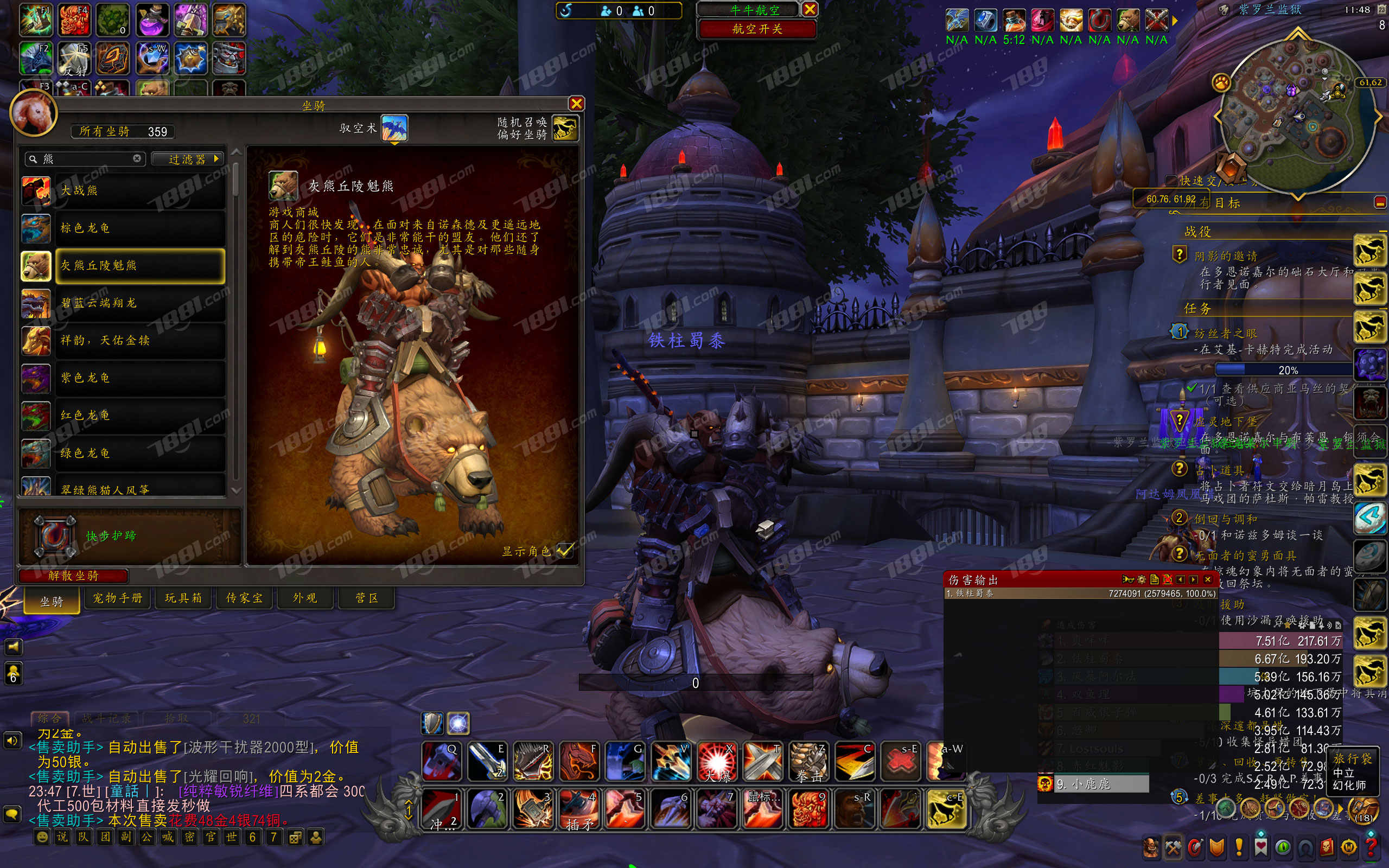
Task: Select 大战熊 in the mount list
Action: click(139, 191)
